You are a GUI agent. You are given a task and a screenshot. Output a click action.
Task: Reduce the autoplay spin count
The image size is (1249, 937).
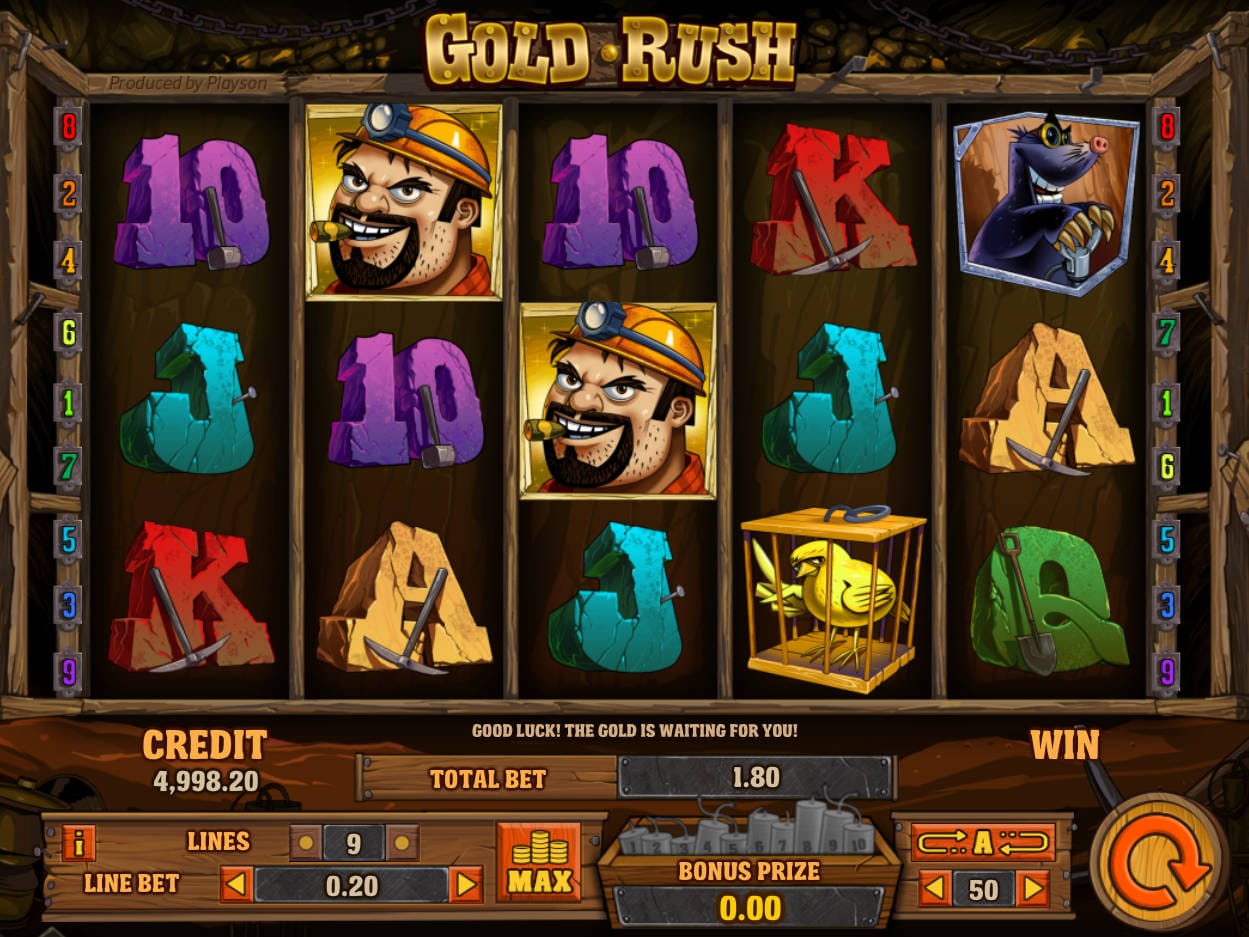[934, 888]
